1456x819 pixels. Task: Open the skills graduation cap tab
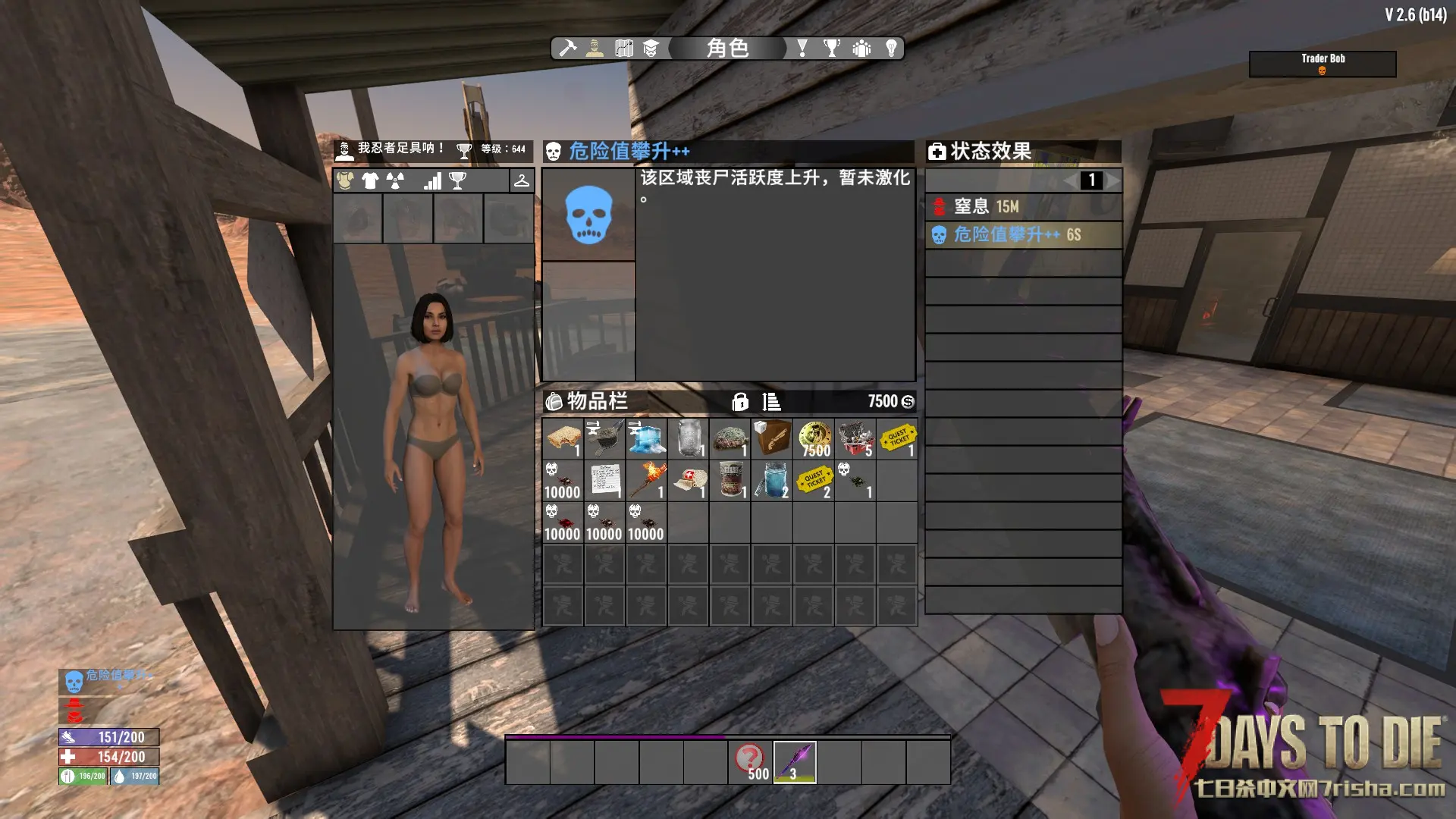pos(651,49)
